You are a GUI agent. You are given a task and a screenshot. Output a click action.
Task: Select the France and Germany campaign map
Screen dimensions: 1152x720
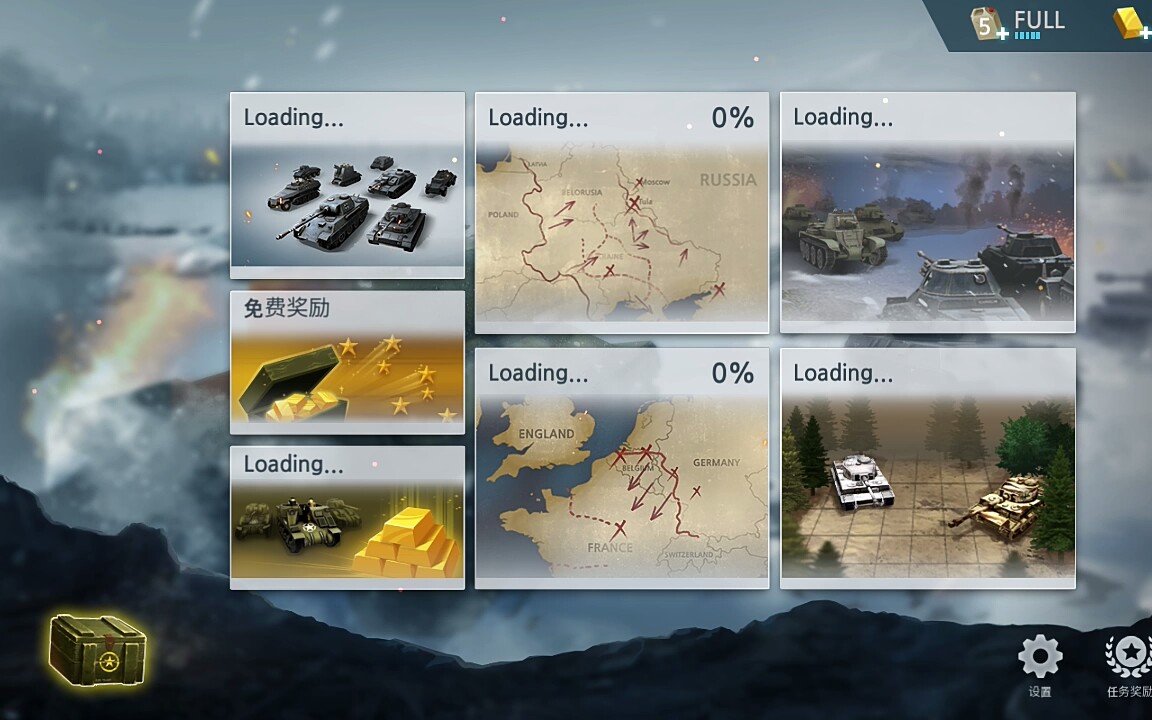(621, 468)
